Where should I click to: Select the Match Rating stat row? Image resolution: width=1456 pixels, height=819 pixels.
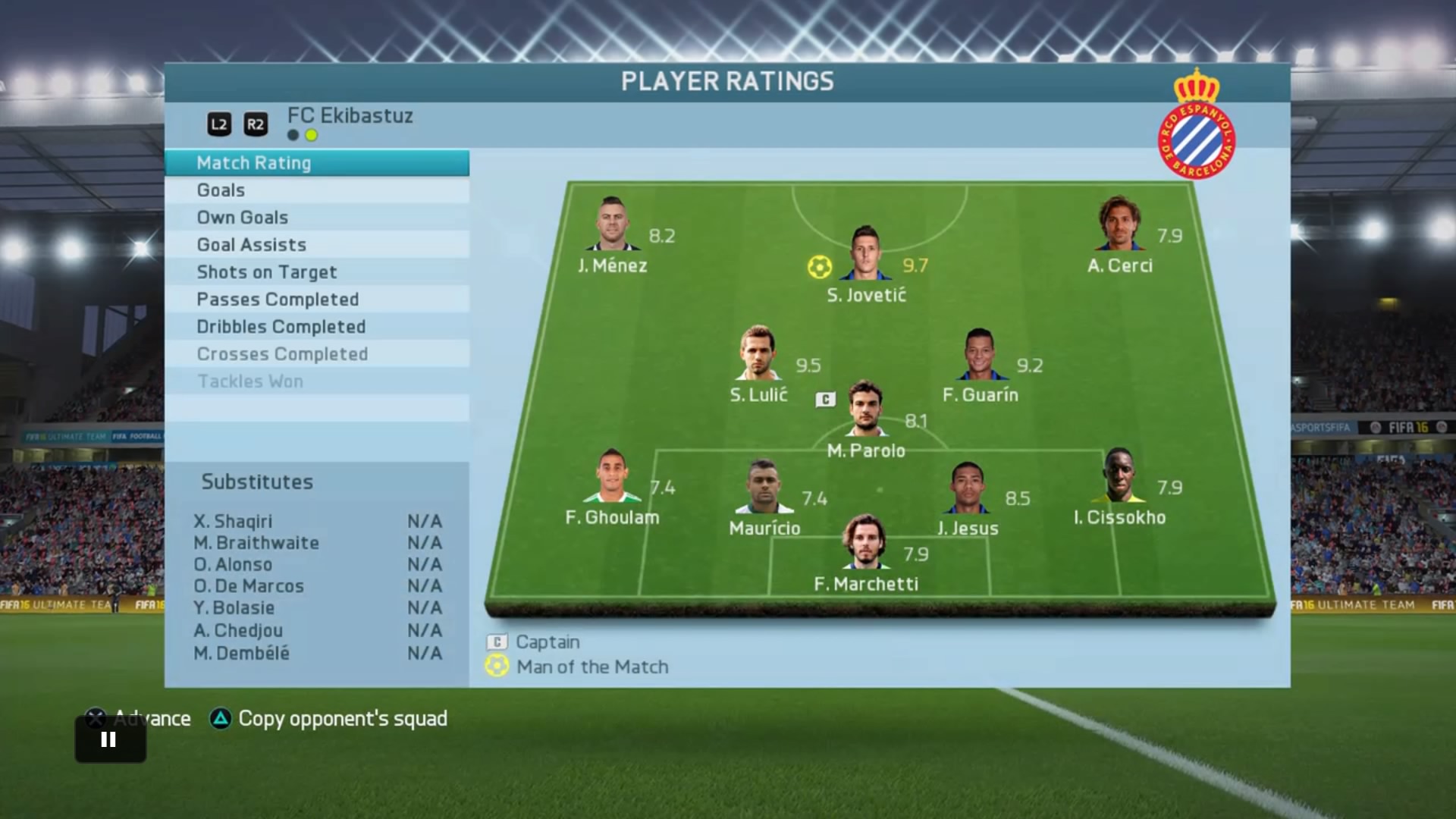(x=316, y=163)
